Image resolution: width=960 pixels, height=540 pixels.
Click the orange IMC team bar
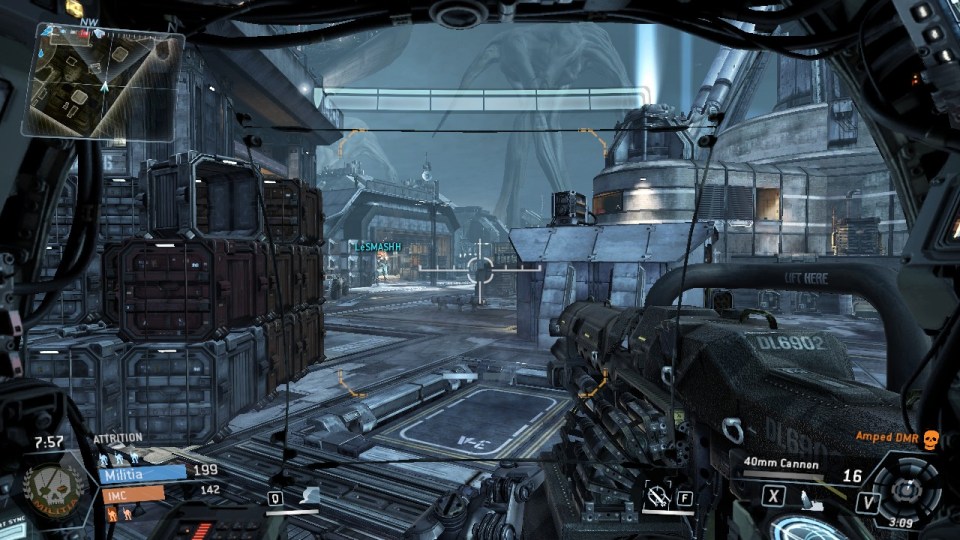(131, 493)
